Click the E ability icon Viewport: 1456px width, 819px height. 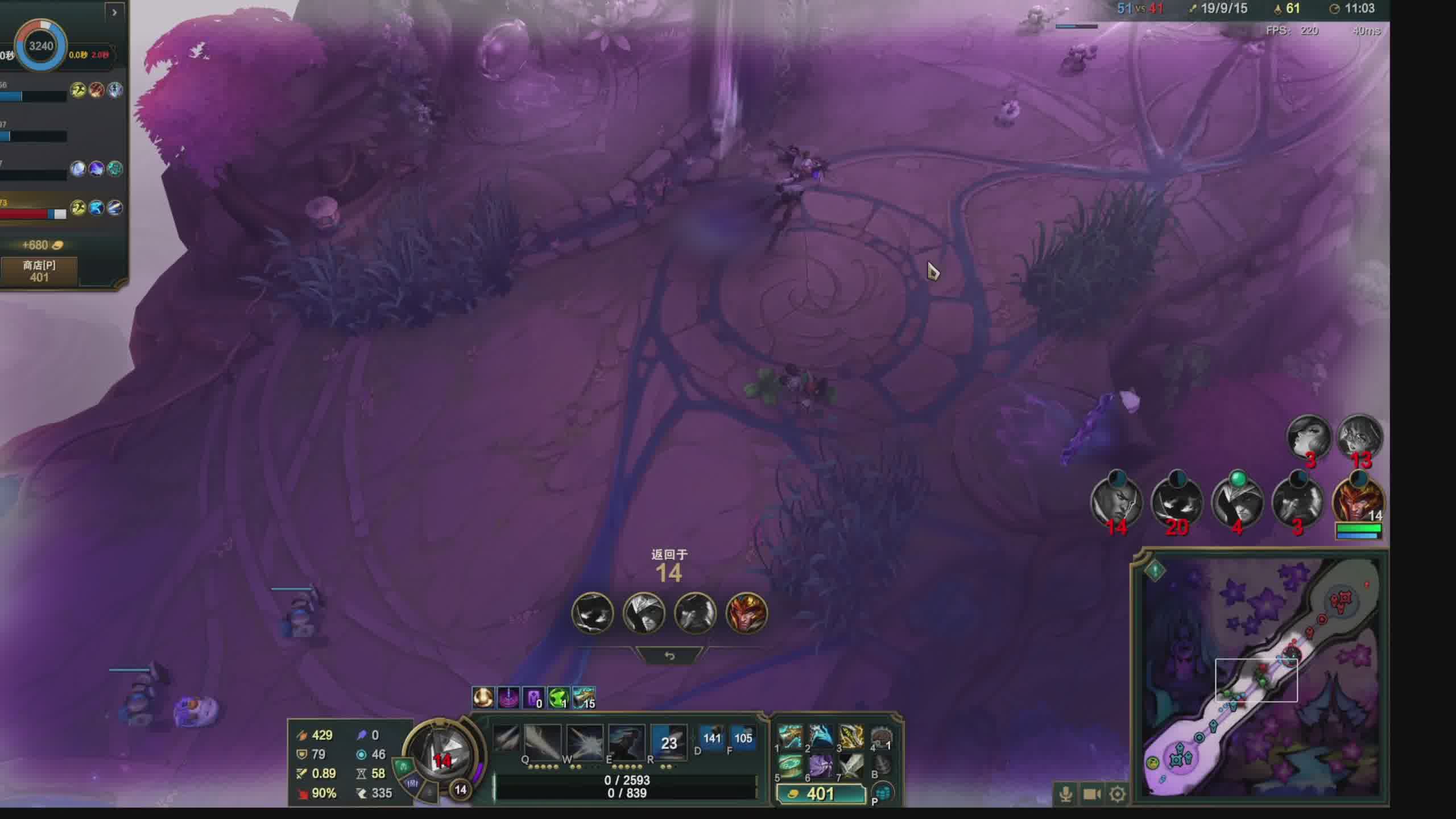pos(585,742)
